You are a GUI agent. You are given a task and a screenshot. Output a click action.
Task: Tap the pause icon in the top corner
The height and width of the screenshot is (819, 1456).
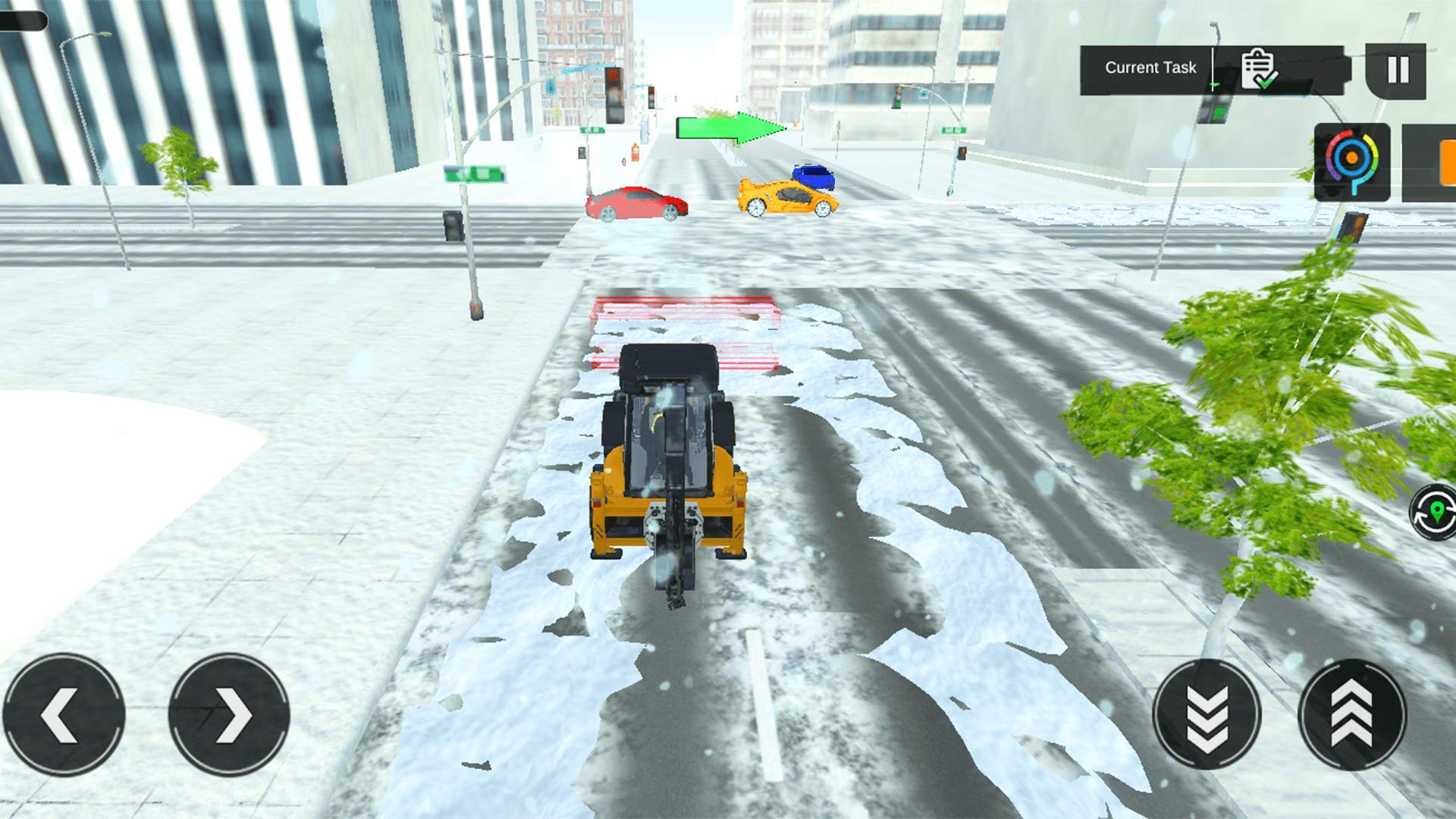[1399, 71]
